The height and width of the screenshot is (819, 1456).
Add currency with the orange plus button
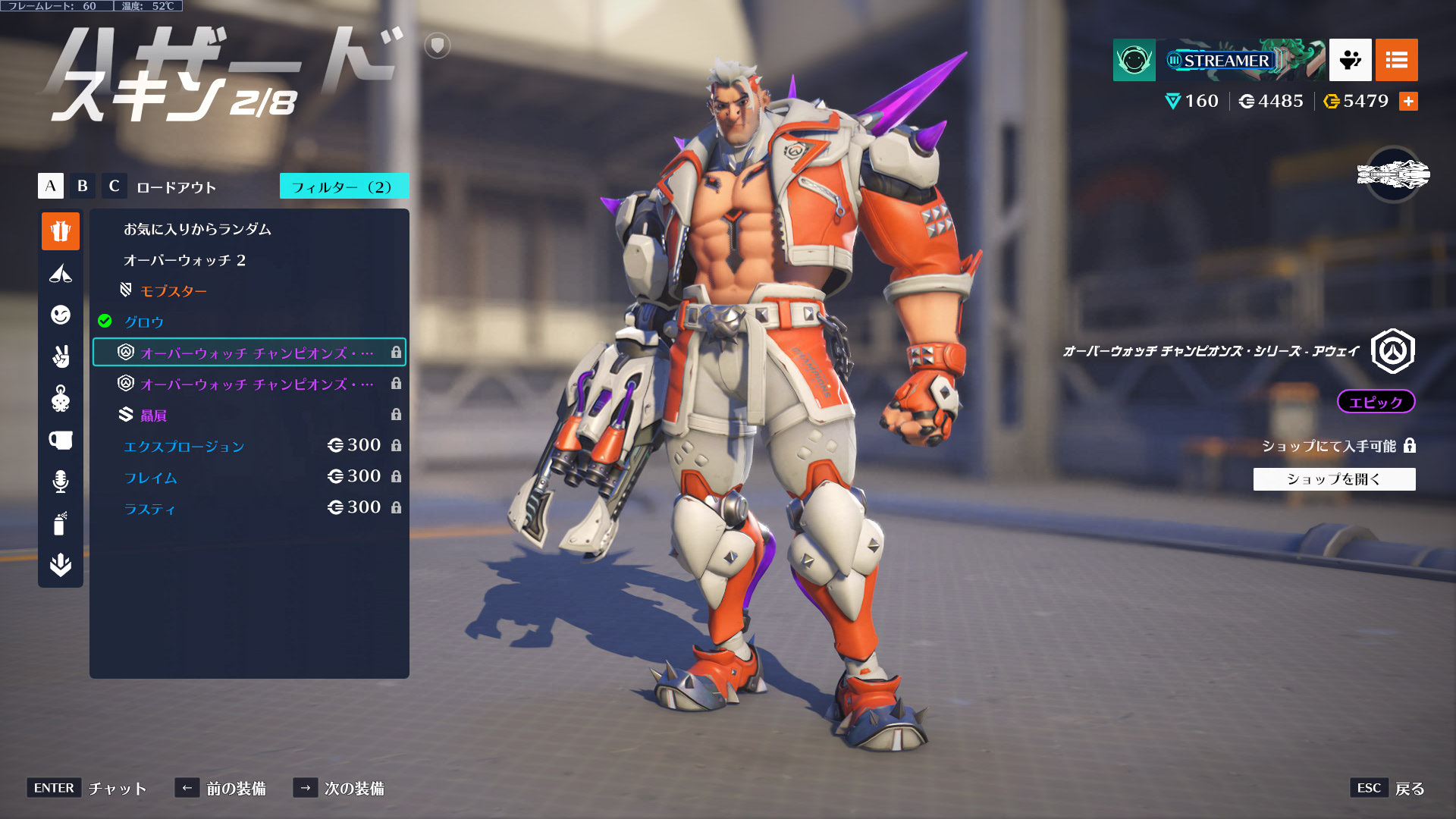tap(1408, 102)
